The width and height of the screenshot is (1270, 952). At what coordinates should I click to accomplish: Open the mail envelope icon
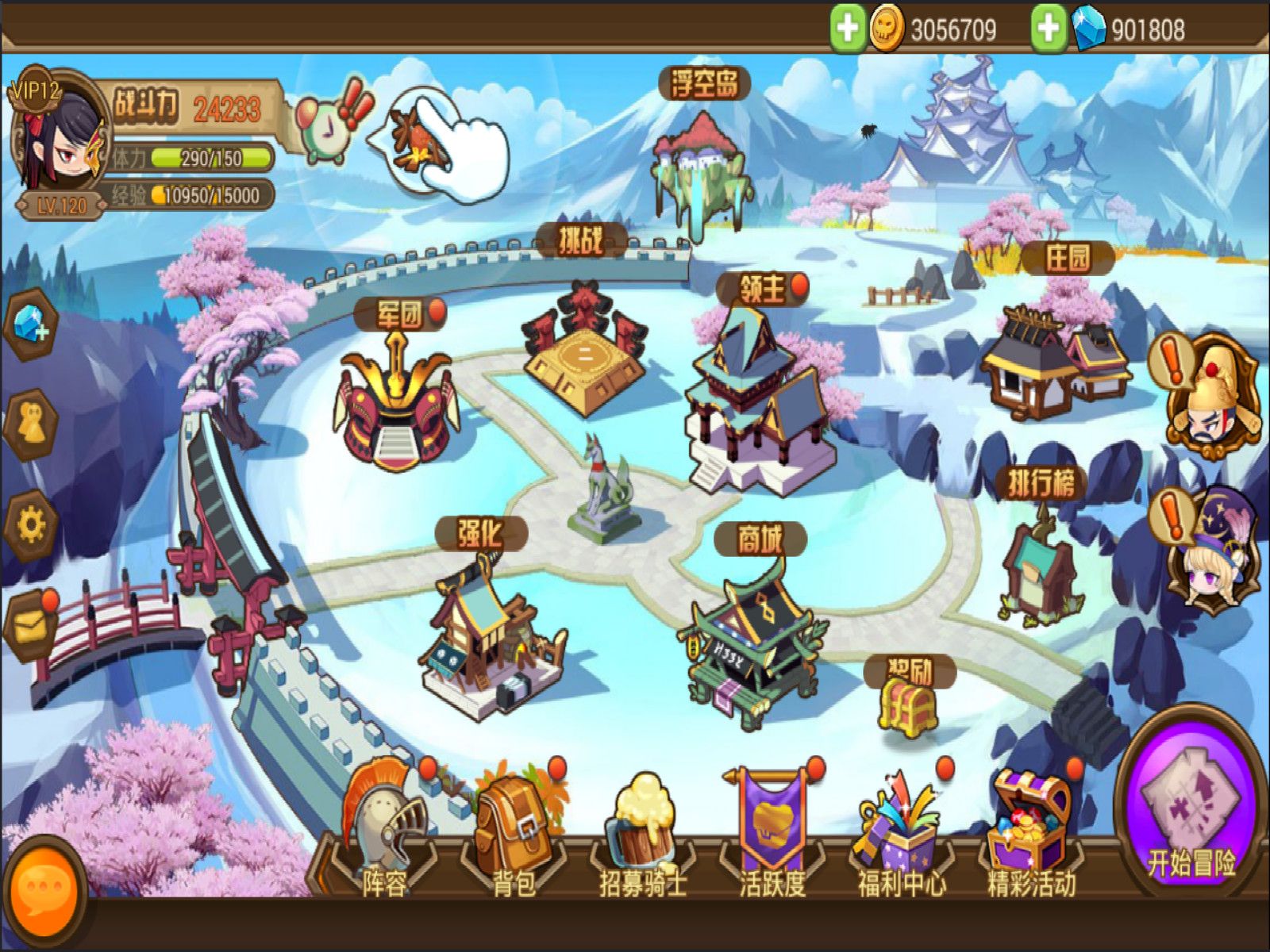[x=30, y=628]
